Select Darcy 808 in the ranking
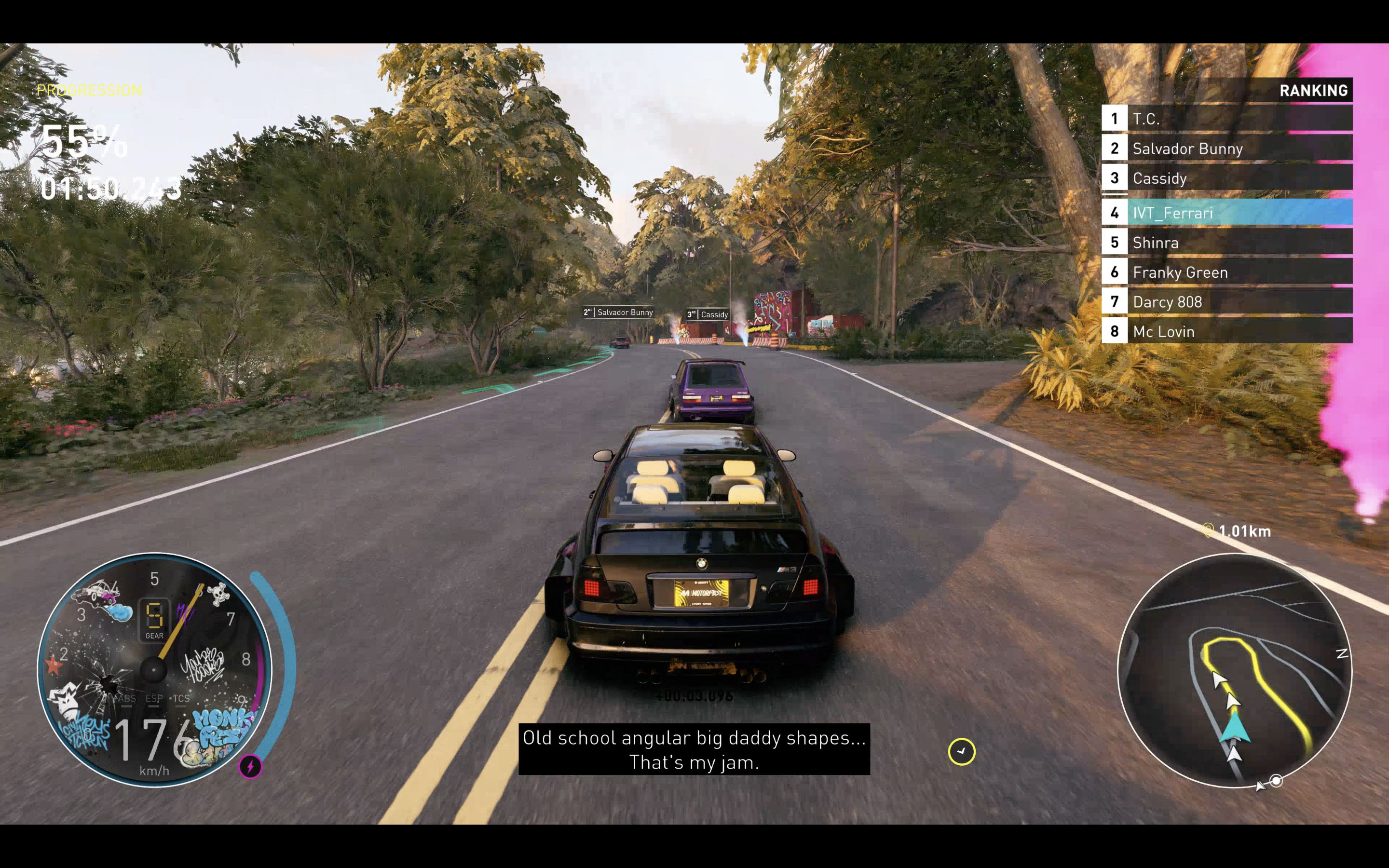The image size is (1389, 868). [x=1226, y=302]
